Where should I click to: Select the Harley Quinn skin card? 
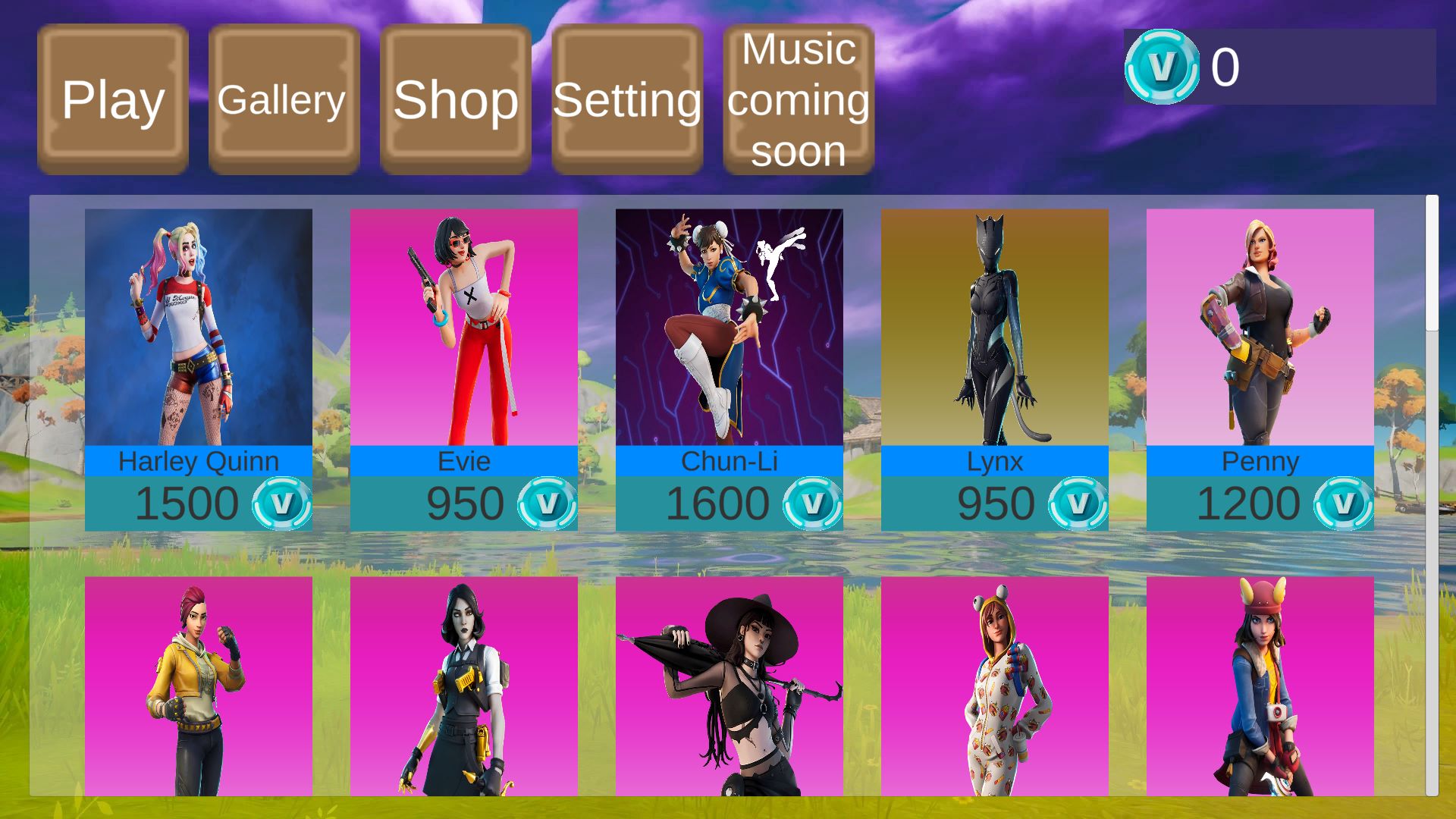point(199,327)
